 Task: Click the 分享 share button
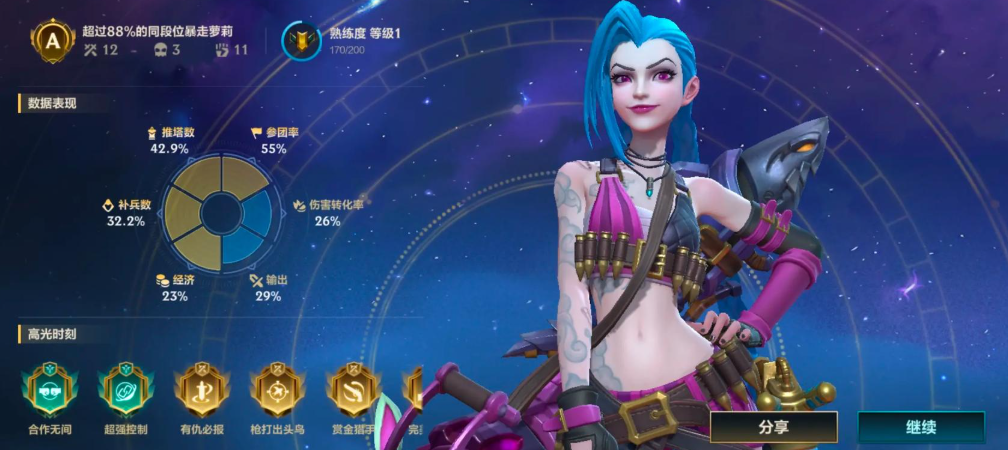tap(773, 427)
